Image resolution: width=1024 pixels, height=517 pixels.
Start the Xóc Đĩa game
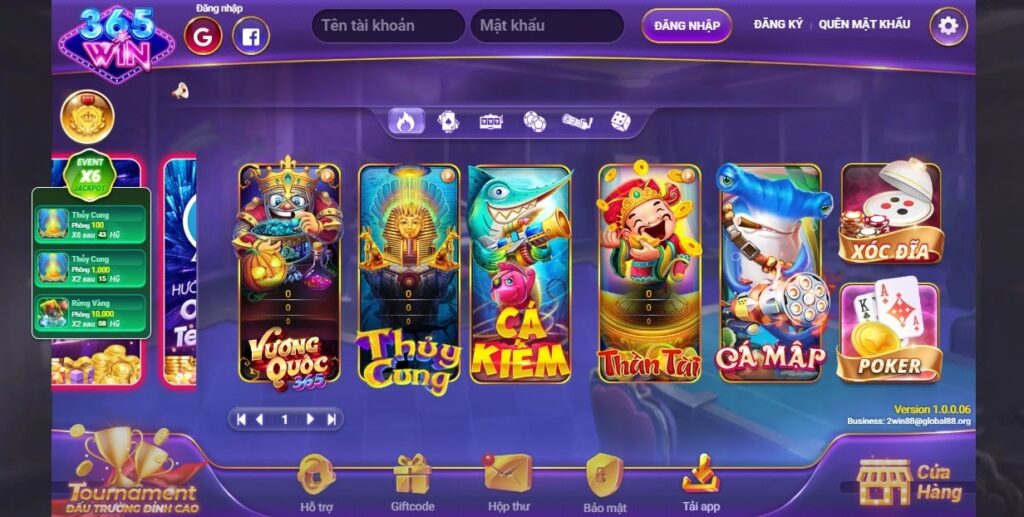[x=889, y=214]
